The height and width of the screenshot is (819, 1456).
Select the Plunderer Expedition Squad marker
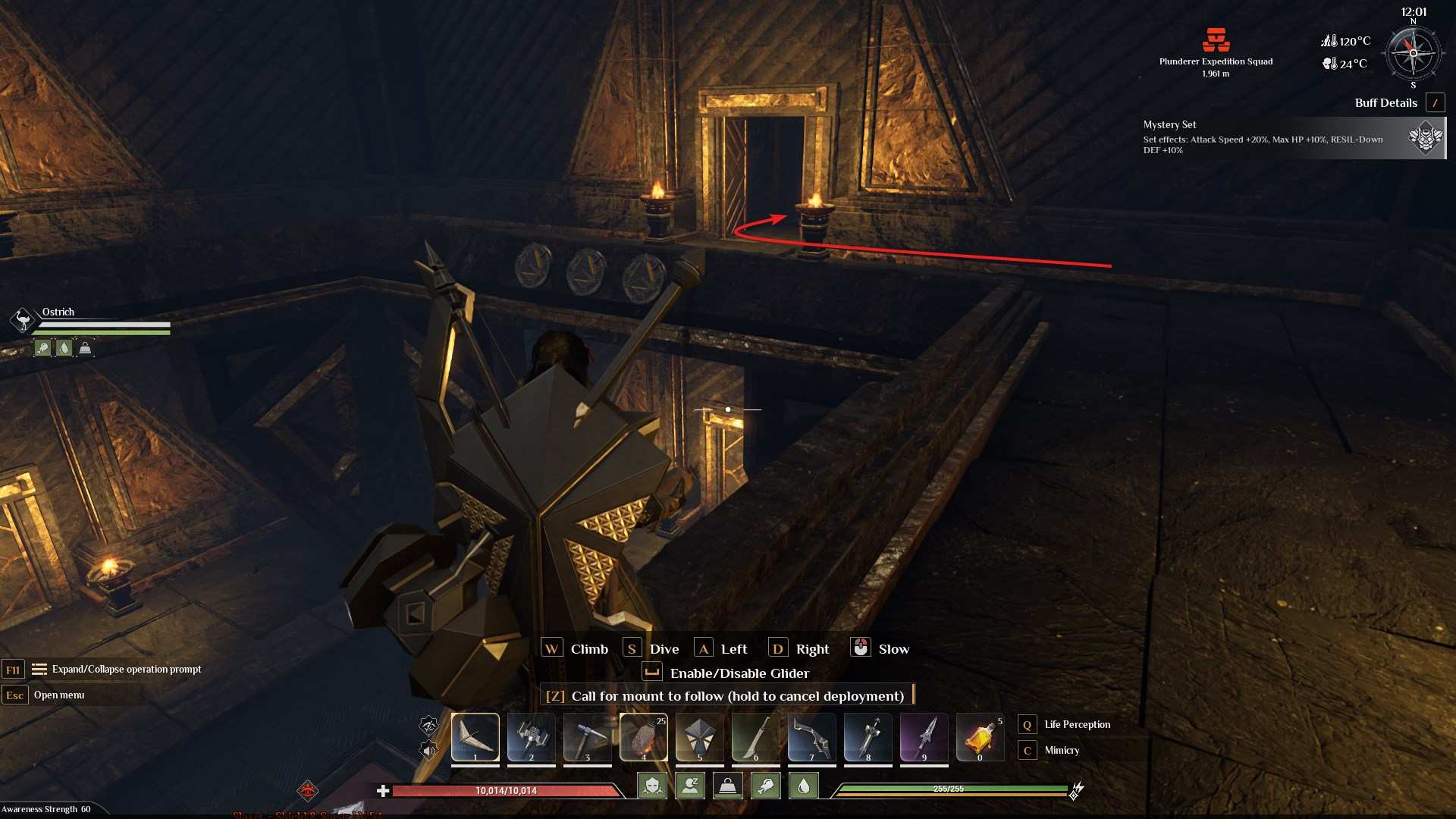(1216, 40)
